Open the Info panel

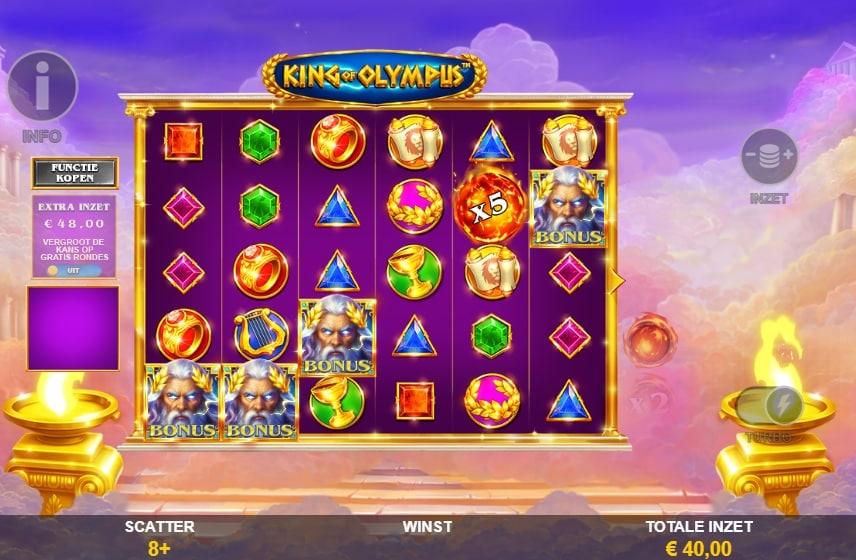pyautogui.click(x=42, y=88)
